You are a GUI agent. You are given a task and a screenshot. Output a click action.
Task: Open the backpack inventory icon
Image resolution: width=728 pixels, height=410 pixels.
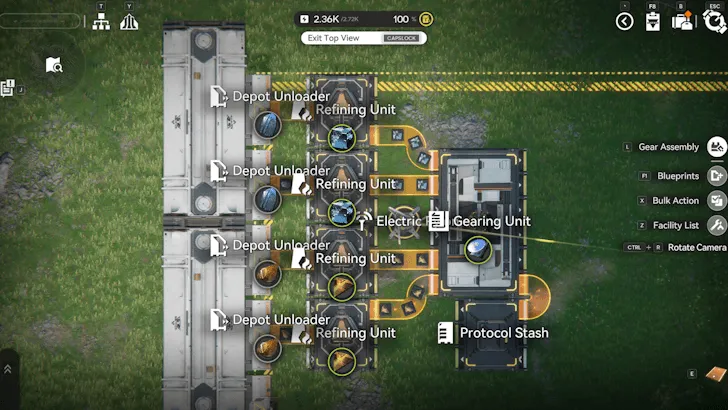tap(684, 21)
